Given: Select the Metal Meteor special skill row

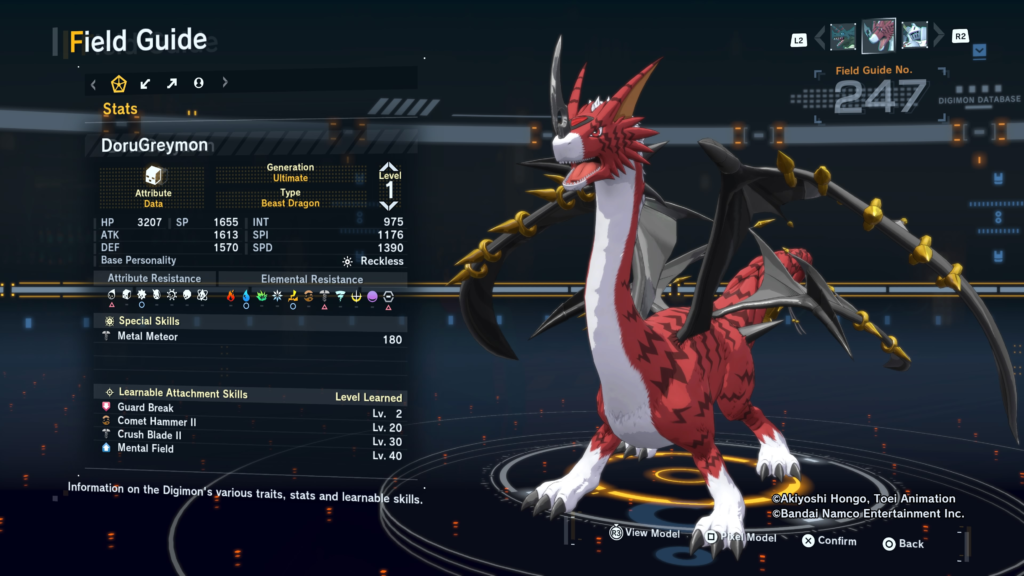Looking at the screenshot, I should [x=252, y=338].
